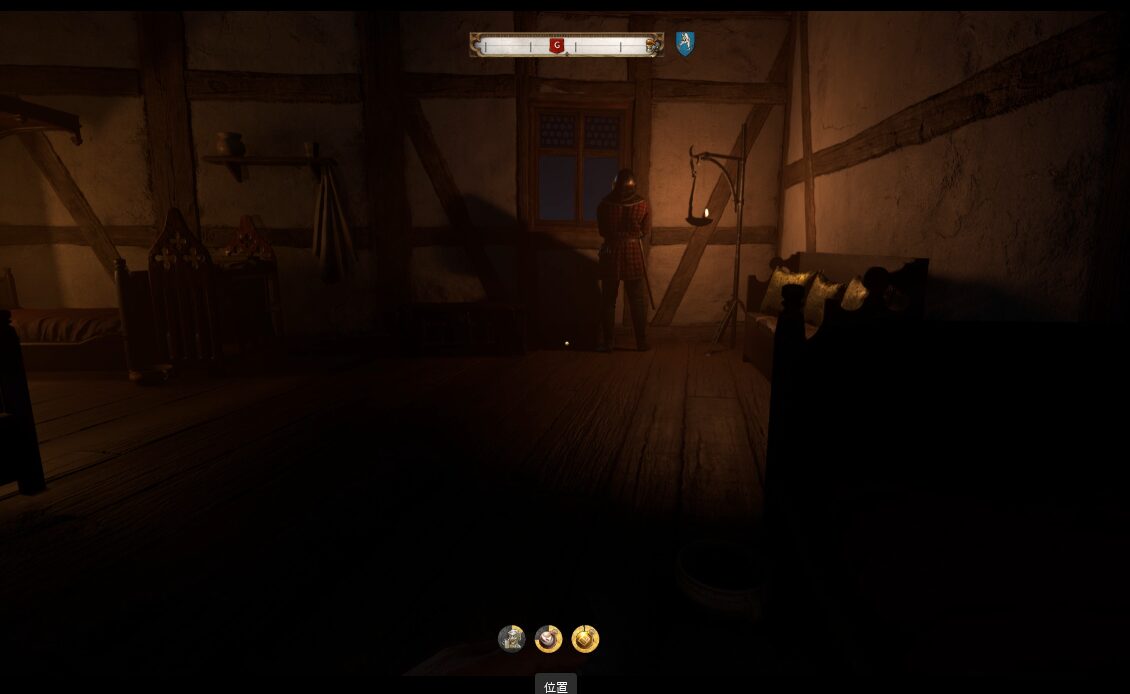This screenshot has height=694, width=1130.
Task: Click the 位置 label at the bottom
Action: 556,686
